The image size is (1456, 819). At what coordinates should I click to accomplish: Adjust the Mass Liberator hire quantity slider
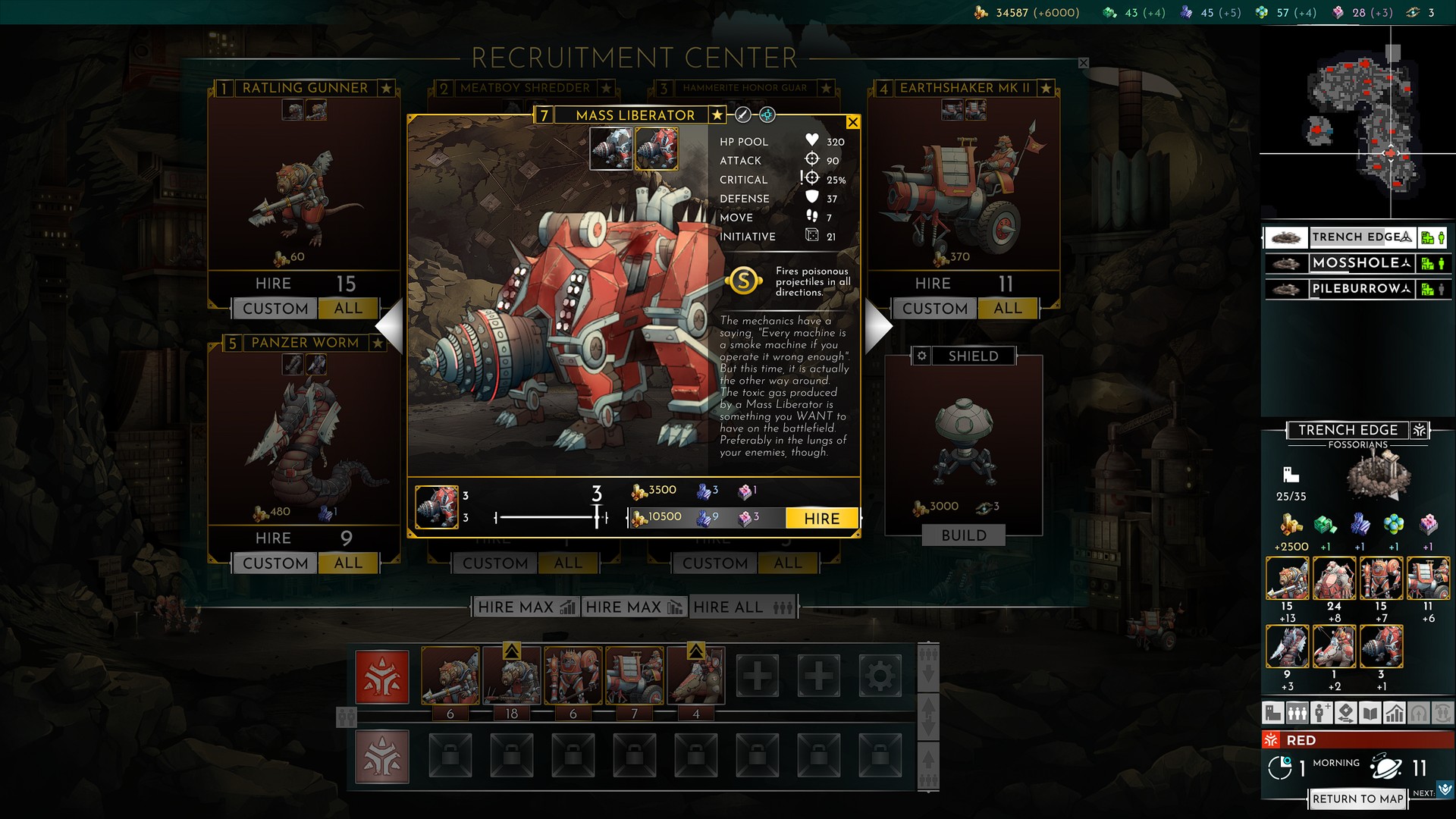(x=598, y=518)
